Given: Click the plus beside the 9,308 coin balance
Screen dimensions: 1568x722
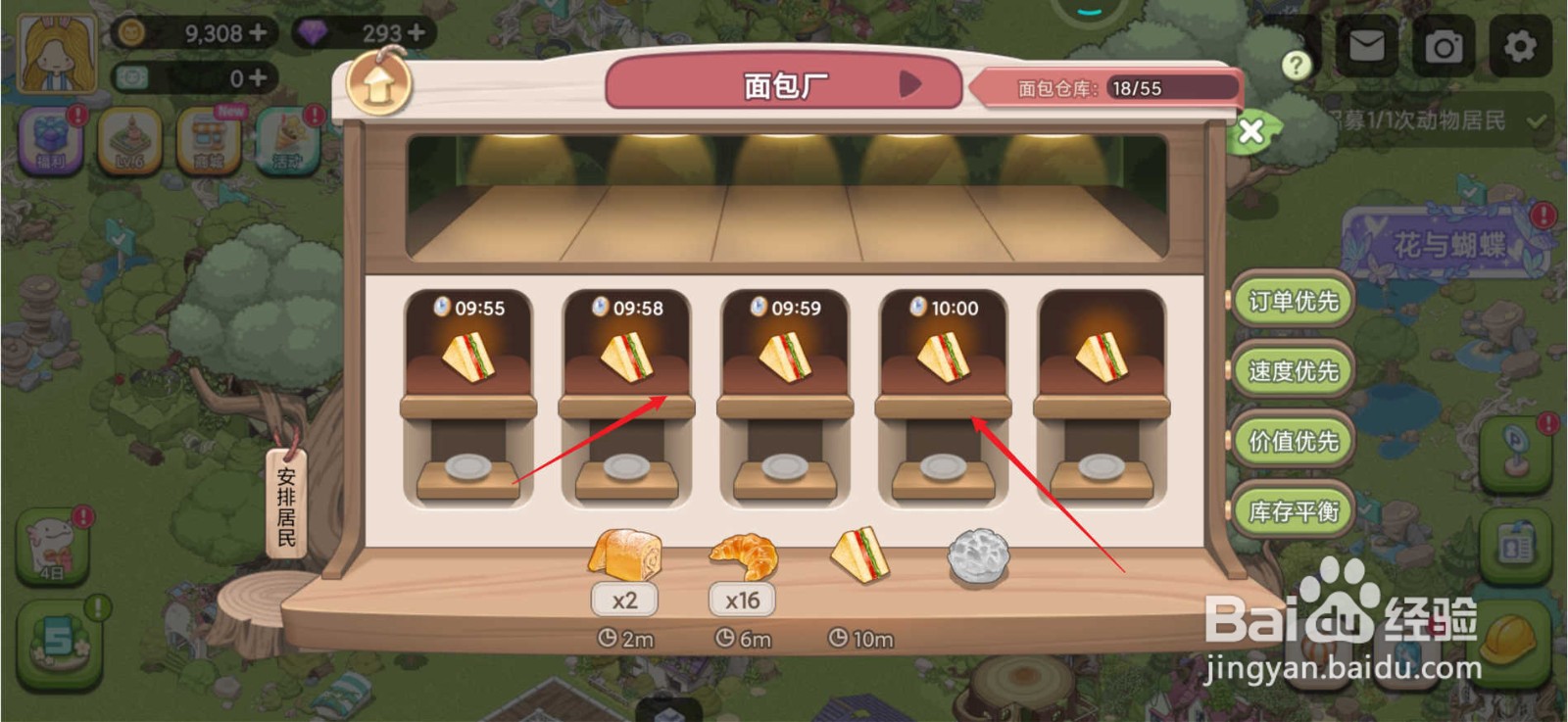Looking at the screenshot, I should (x=257, y=32).
